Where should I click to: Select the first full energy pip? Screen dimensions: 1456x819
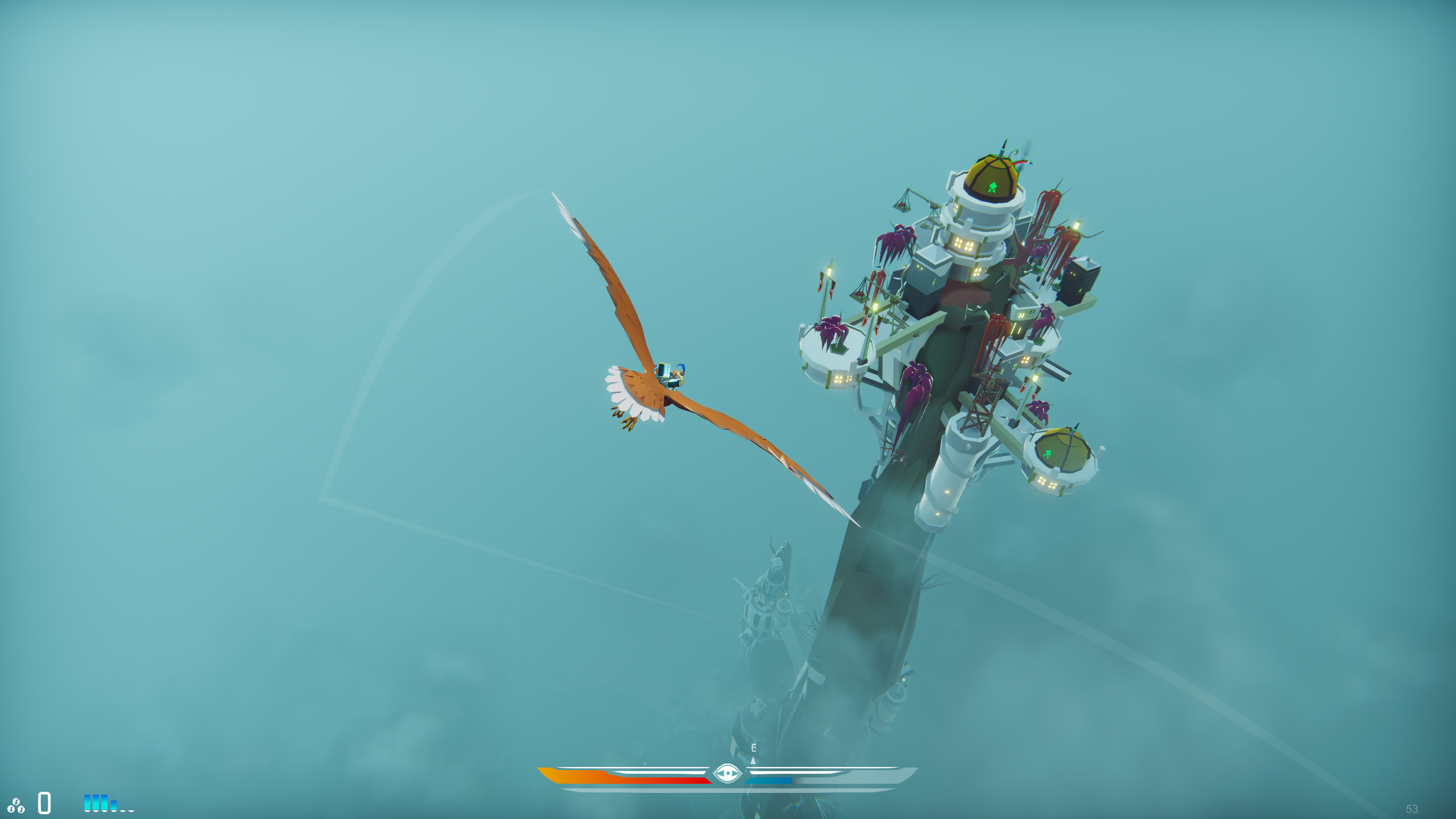click(87, 805)
